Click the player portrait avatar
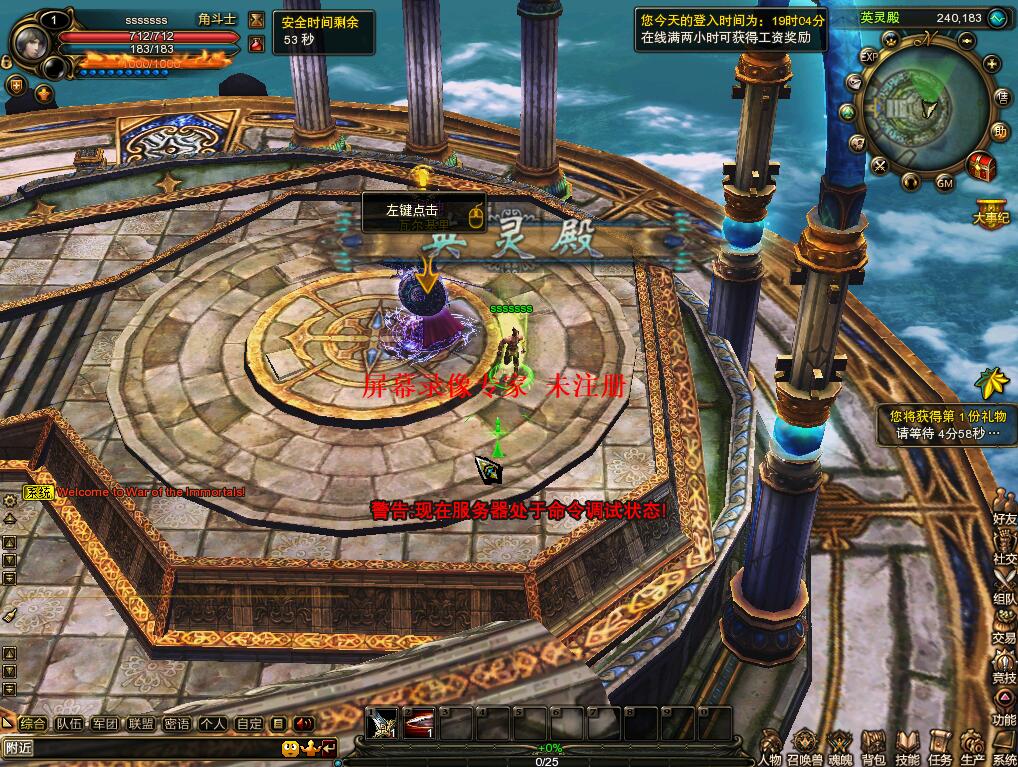The image size is (1018, 767). click(28, 42)
